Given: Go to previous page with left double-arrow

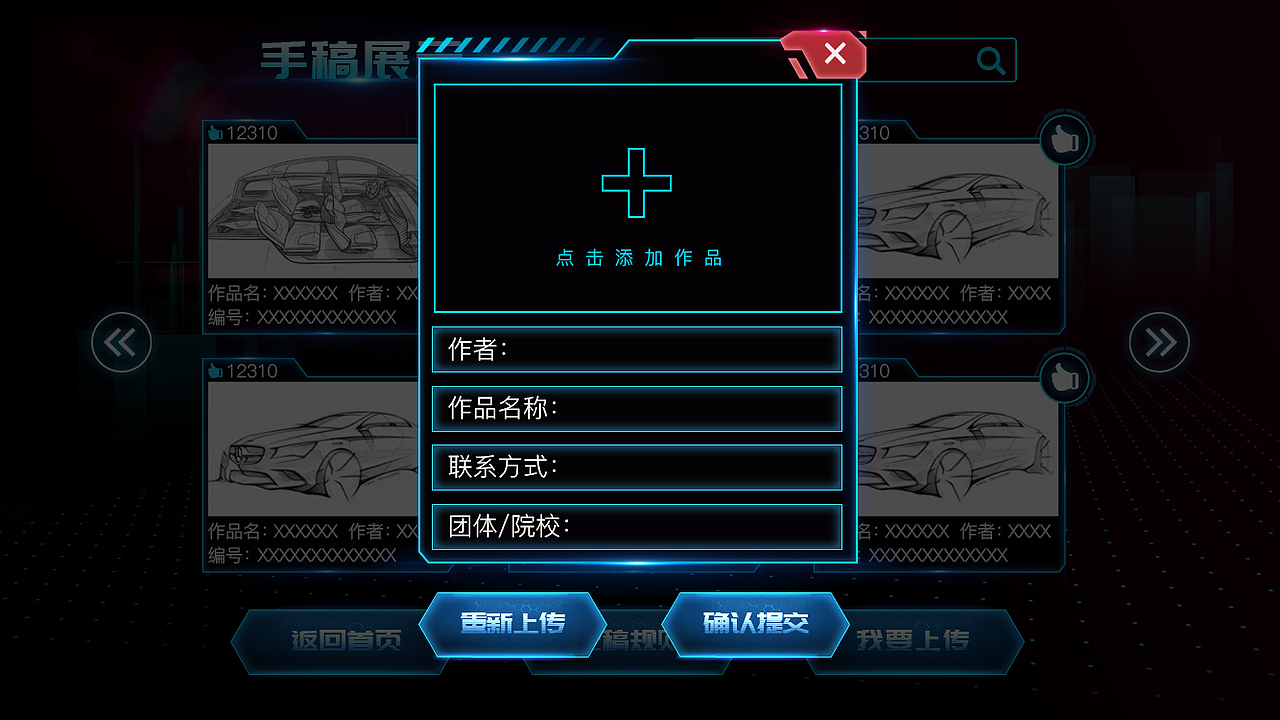Looking at the screenshot, I should [x=120, y=342].
